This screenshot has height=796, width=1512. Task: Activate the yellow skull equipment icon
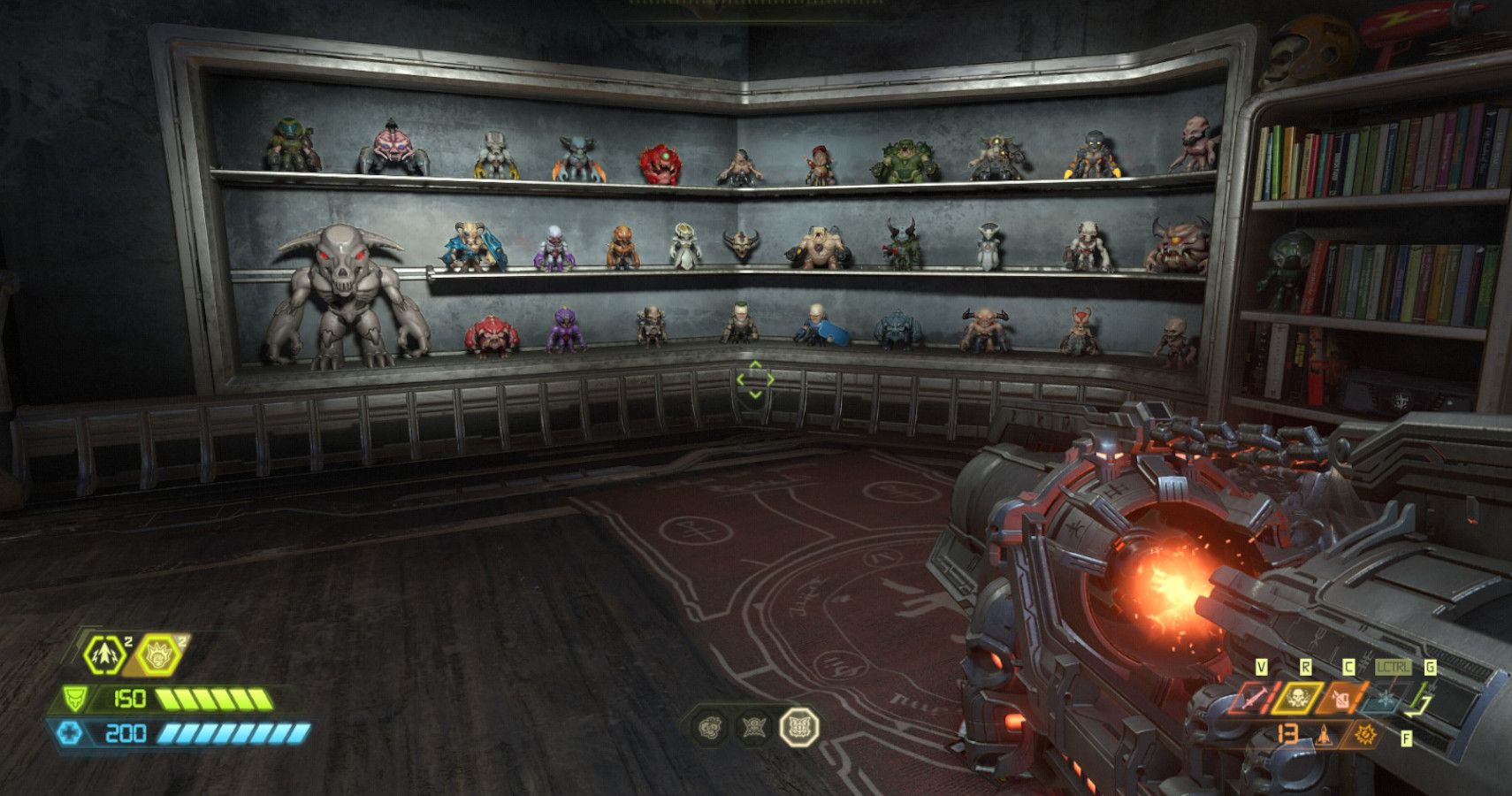pyautogui.click(x=1298, y=699)
